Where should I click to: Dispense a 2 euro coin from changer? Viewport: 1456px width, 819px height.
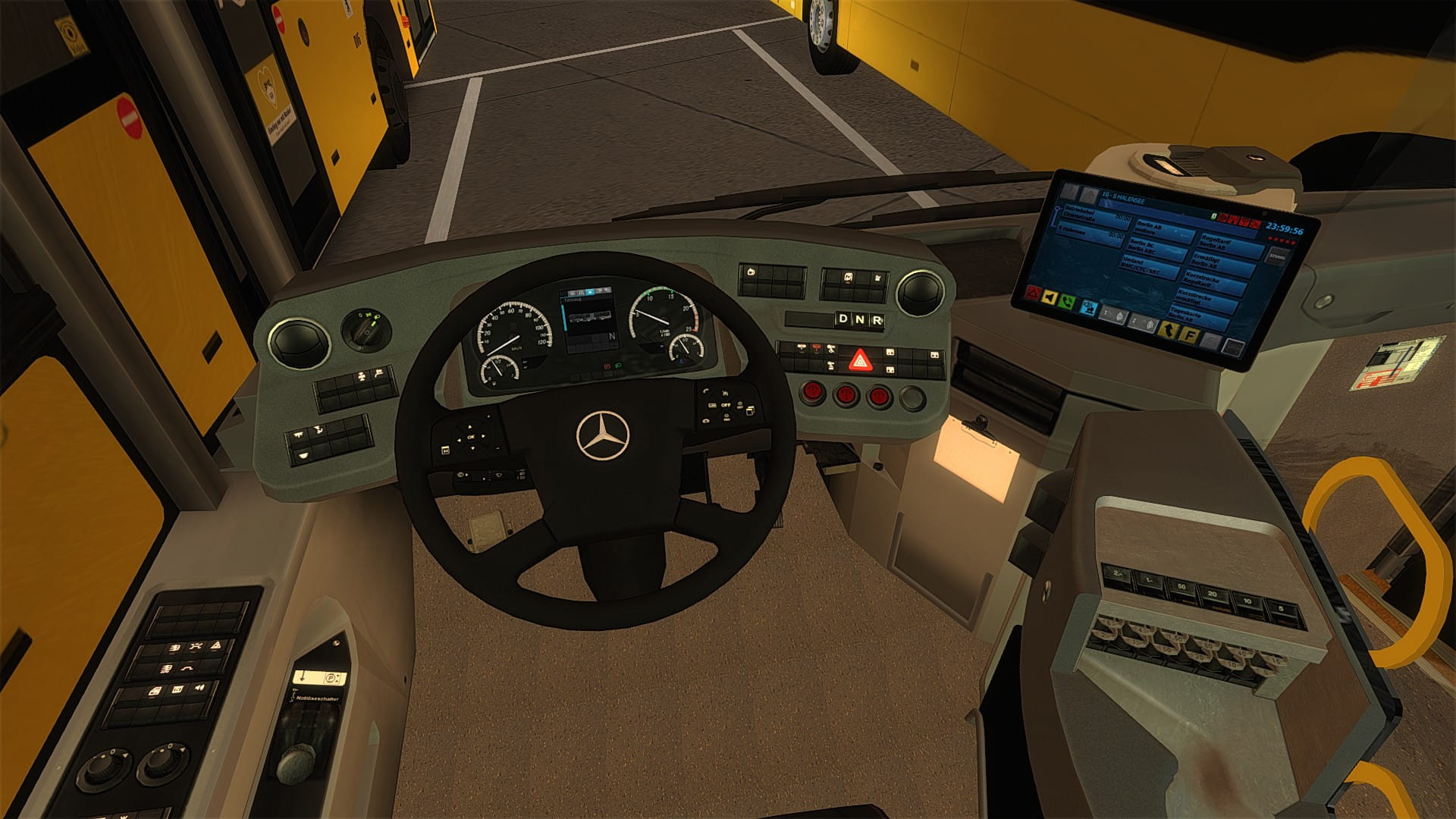tap(1117, 575)
